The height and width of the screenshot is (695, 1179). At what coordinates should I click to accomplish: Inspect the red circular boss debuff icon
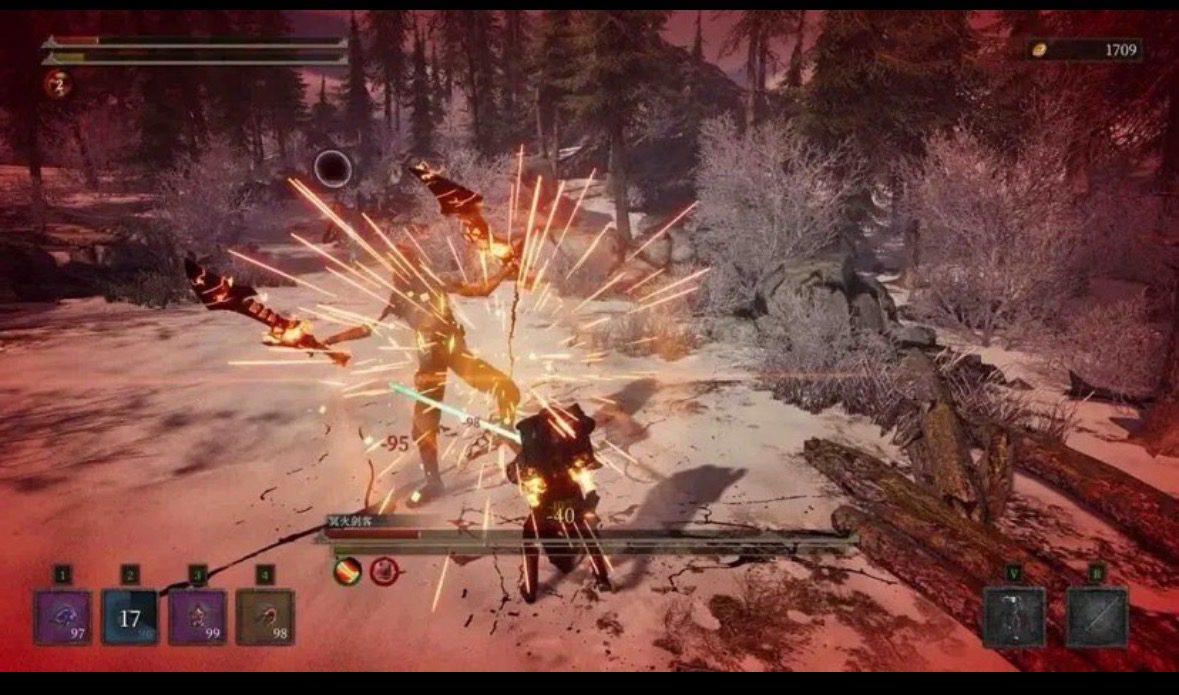pos(384,572)
